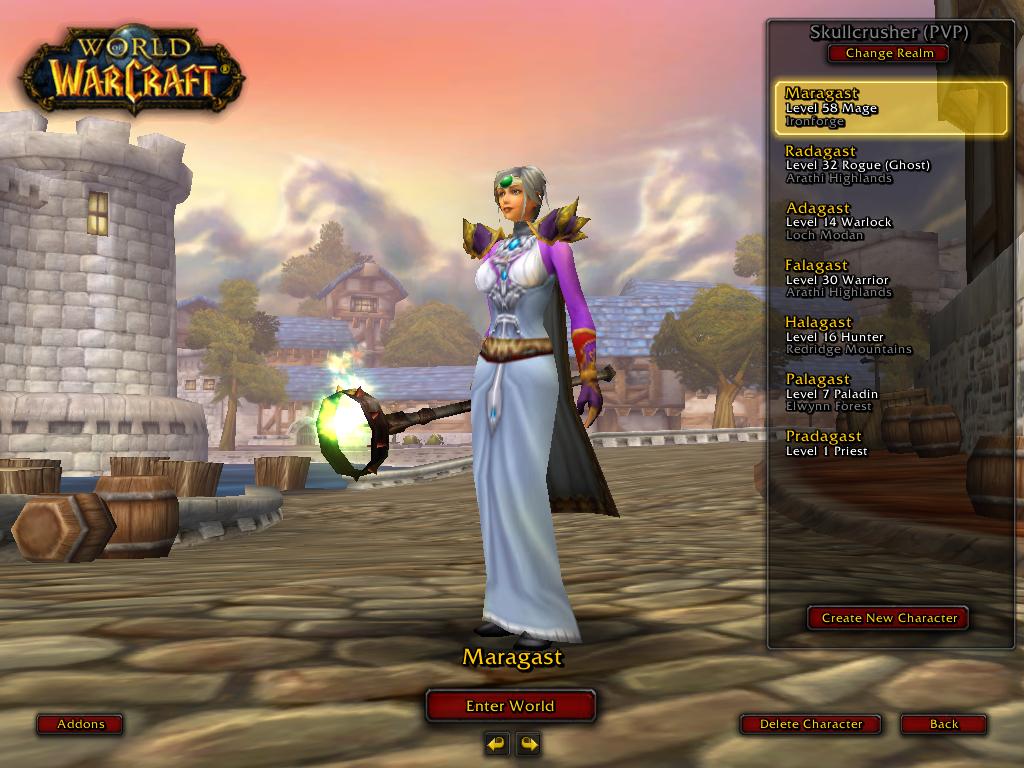Rotate character with the right arrow button

[x=528, y=744]
